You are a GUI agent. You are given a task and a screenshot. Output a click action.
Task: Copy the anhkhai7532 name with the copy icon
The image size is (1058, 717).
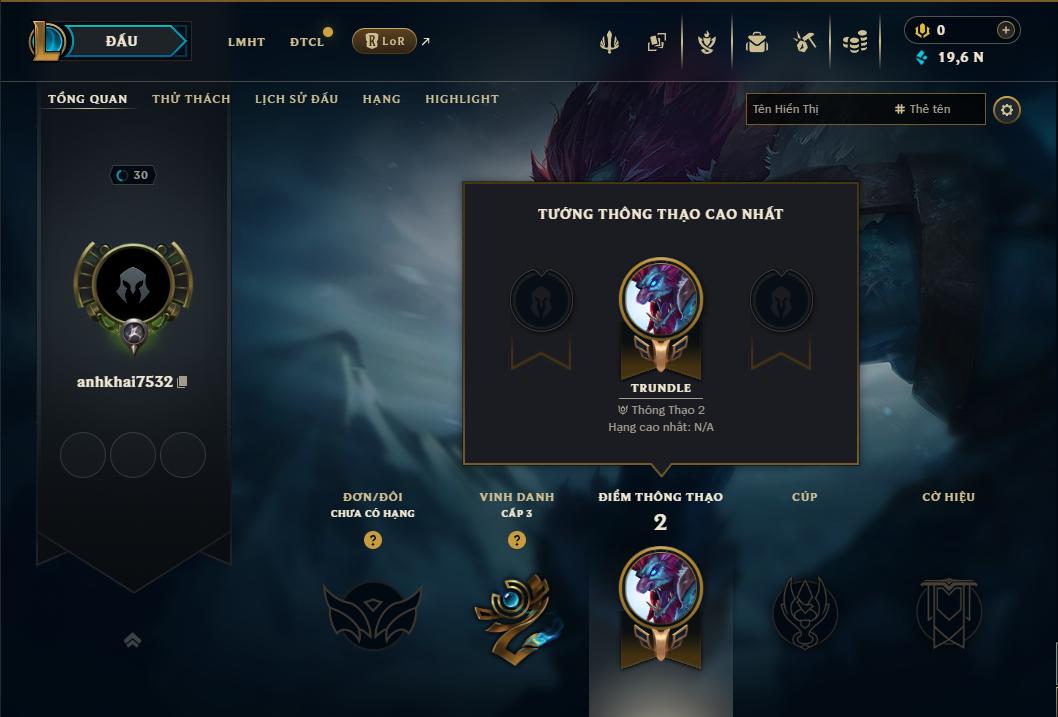182,382
